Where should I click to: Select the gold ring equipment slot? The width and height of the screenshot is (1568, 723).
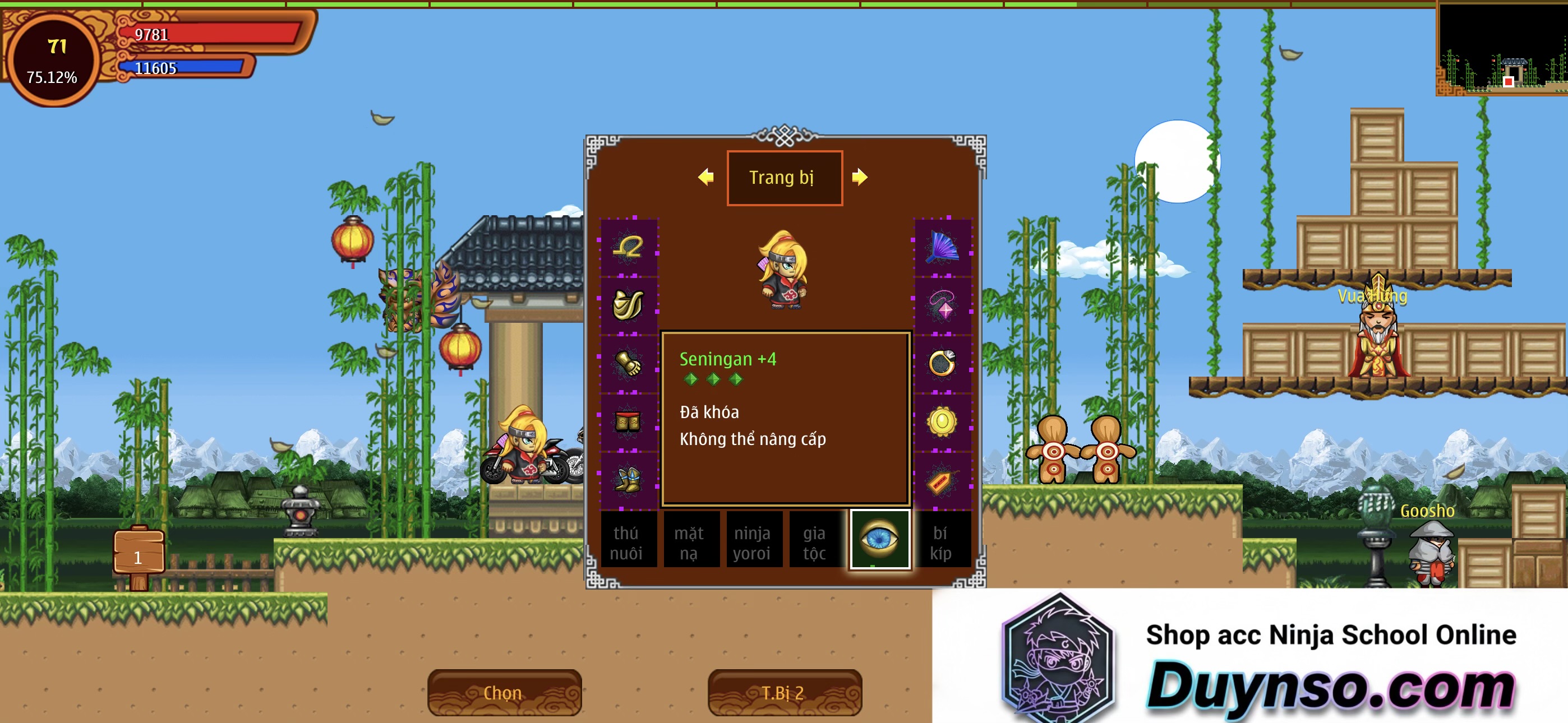point(942,363)
